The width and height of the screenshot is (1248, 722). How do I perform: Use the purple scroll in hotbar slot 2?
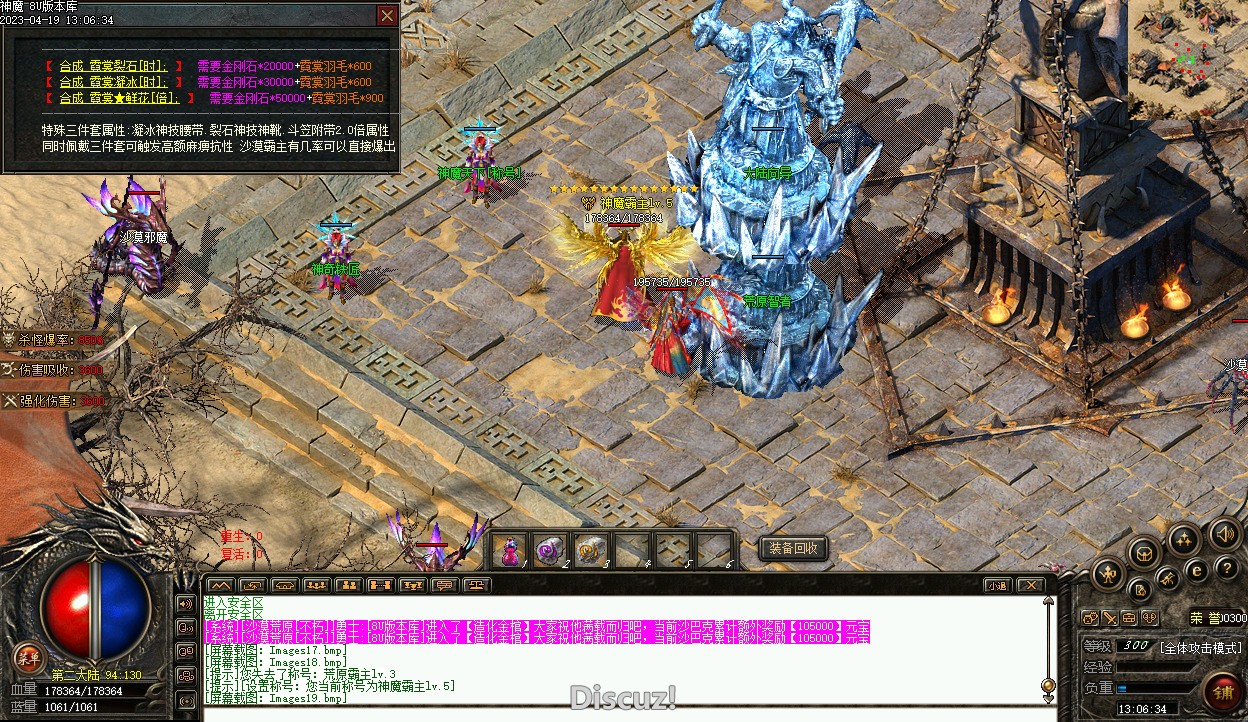[x=550, y=550]
